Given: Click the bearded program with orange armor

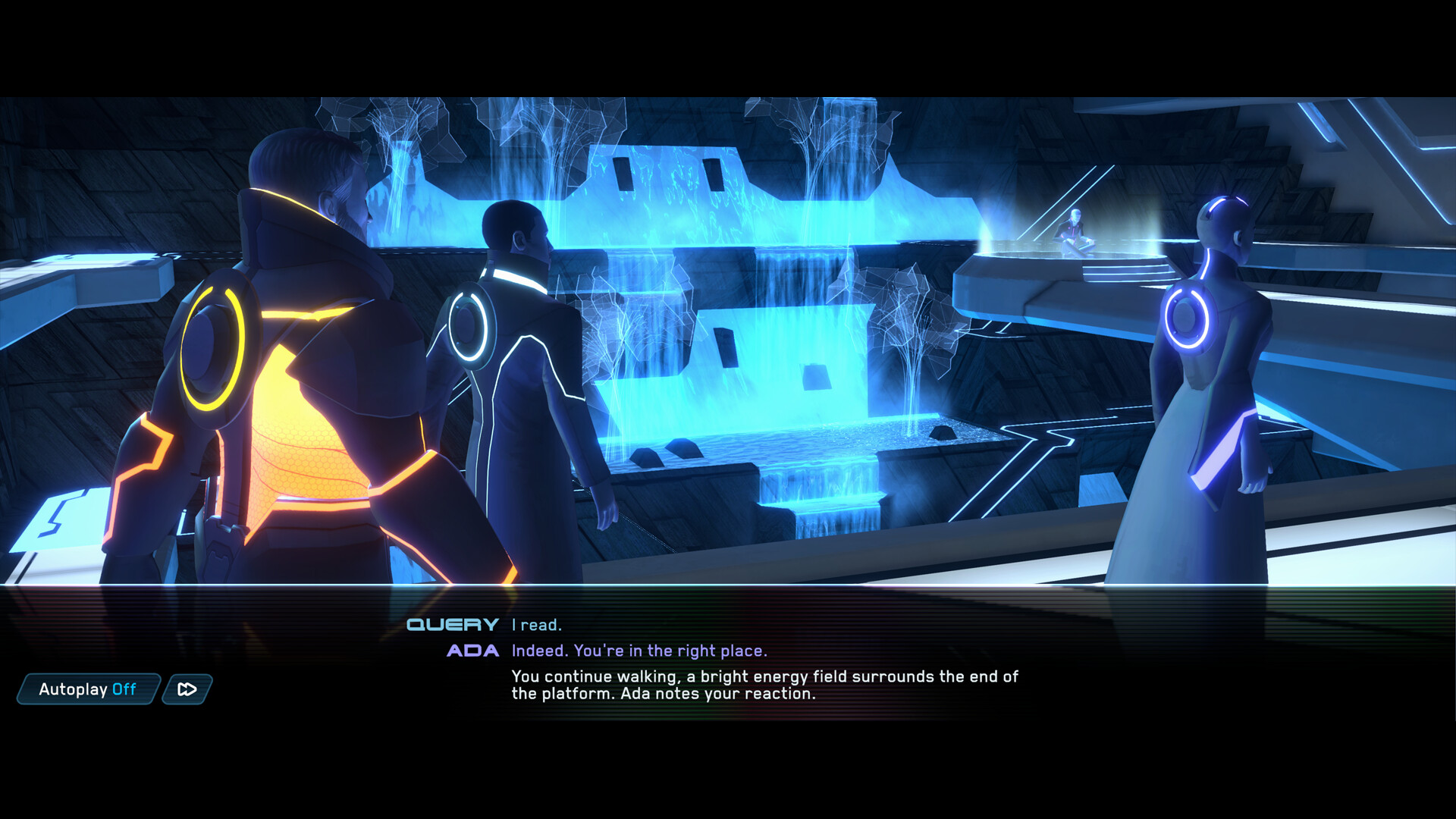Looking at the screenshot, I should pos(288,379).
